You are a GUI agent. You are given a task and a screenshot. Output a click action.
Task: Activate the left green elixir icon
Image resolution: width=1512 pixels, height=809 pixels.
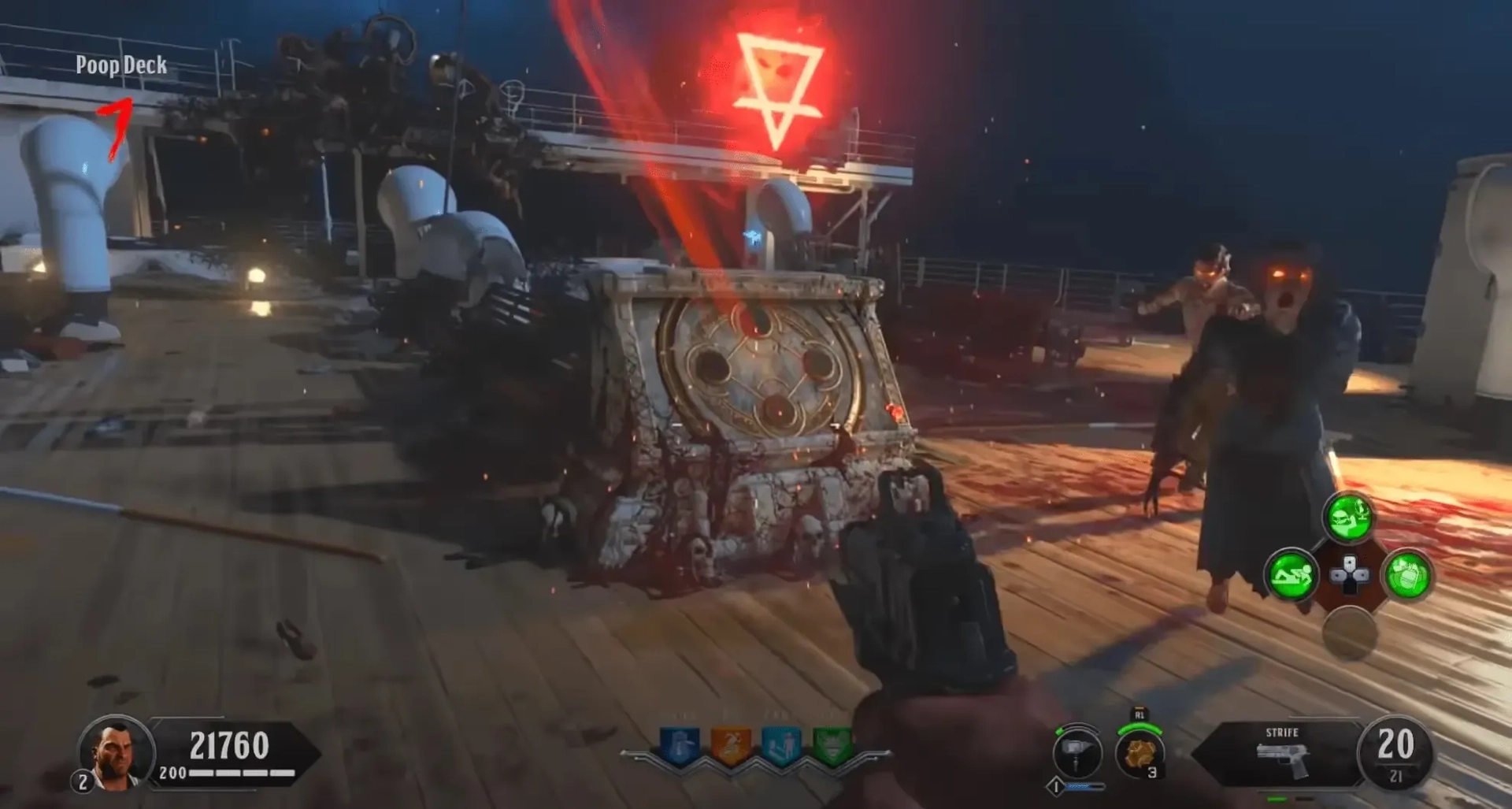click(x=1291, y=574)
